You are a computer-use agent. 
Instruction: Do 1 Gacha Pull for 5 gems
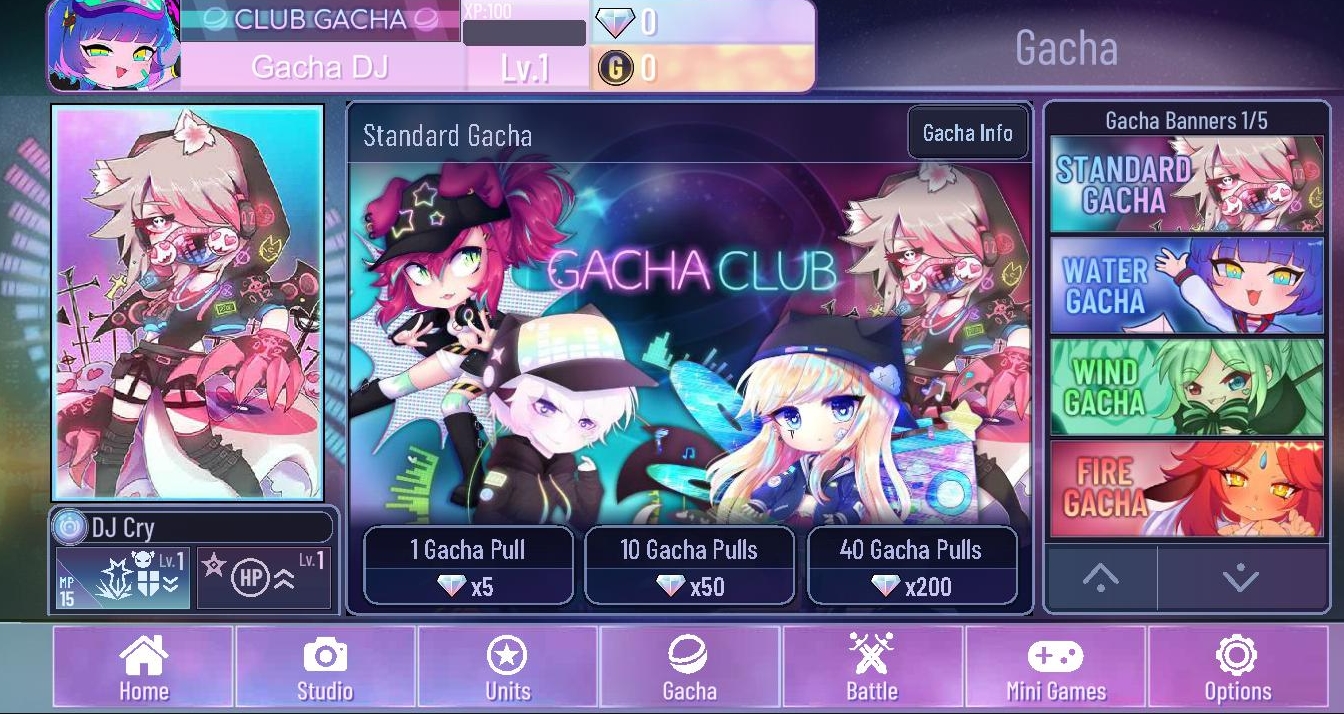tap(468, 566)
